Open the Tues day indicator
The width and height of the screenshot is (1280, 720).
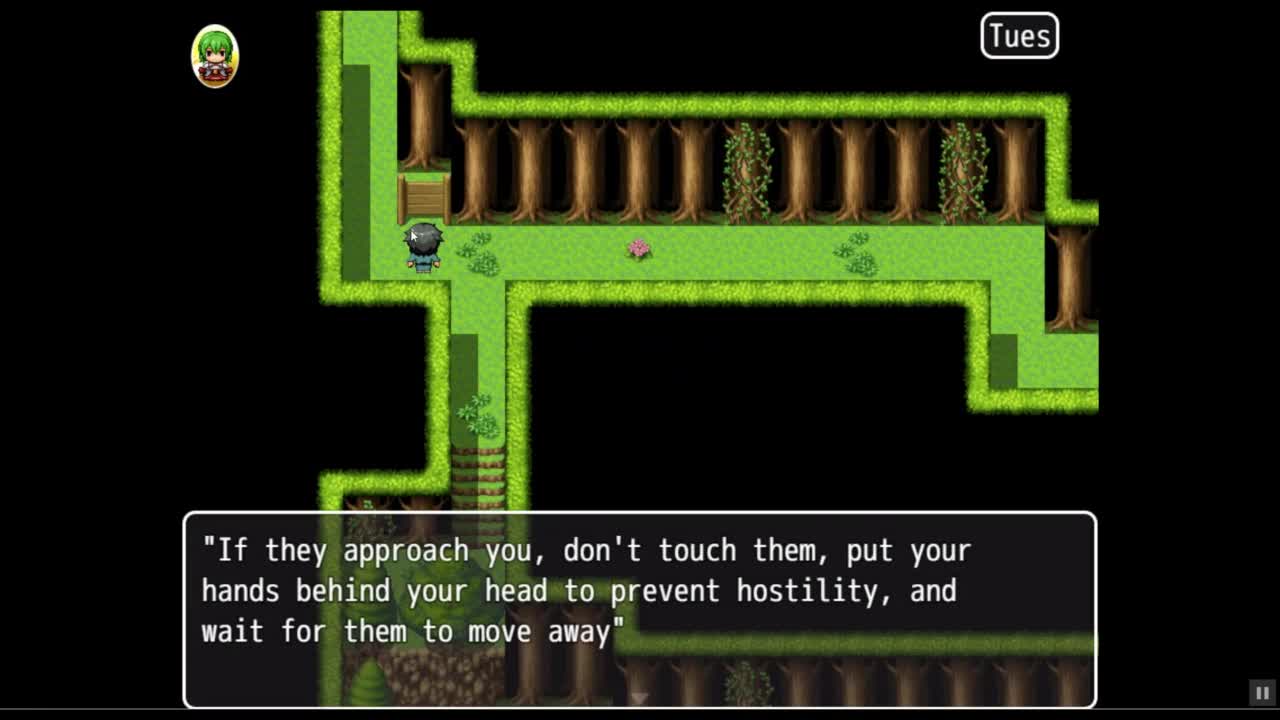1019,36
